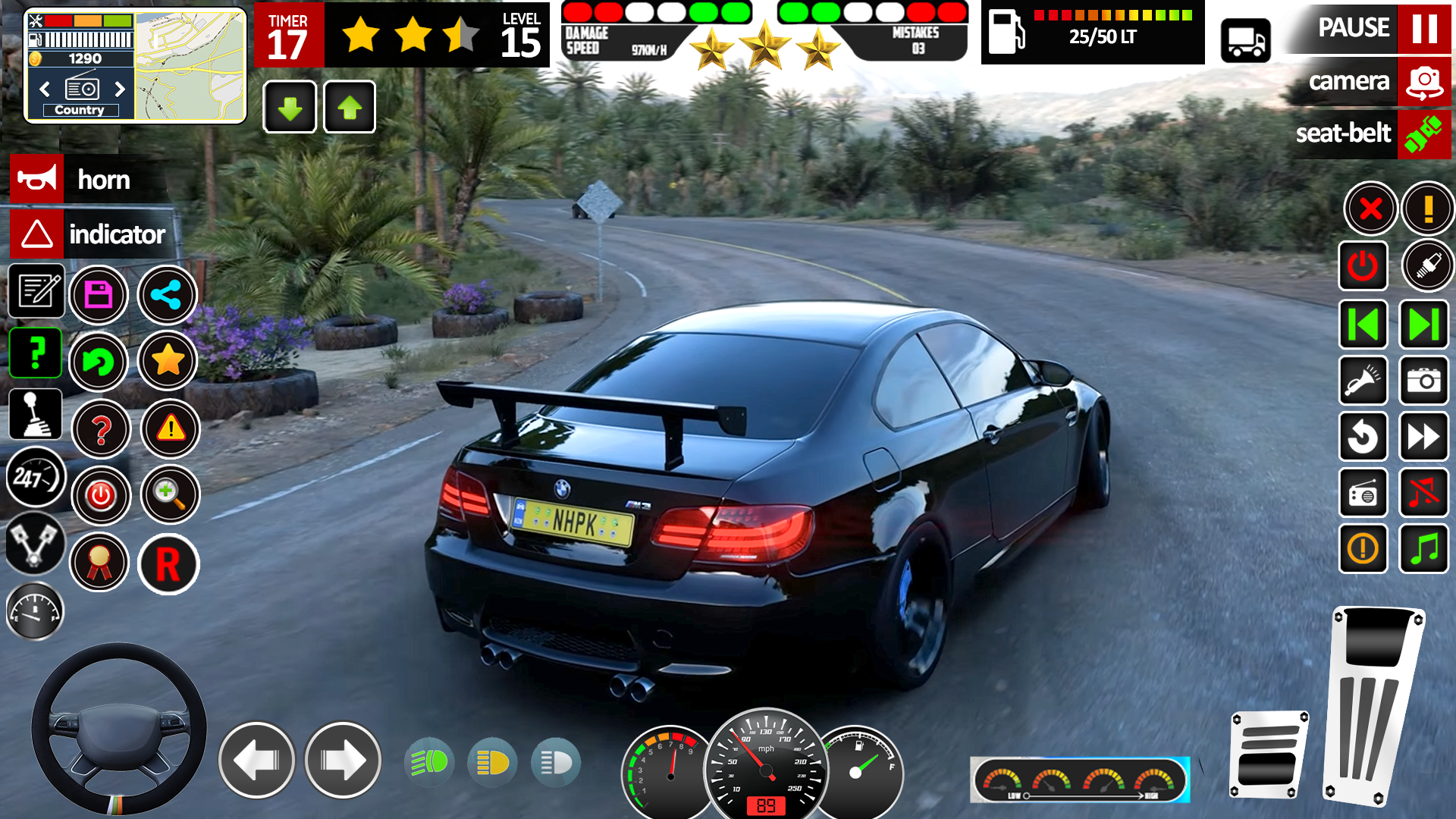
Task: Select the save game floppy icon
Action: 98,295
